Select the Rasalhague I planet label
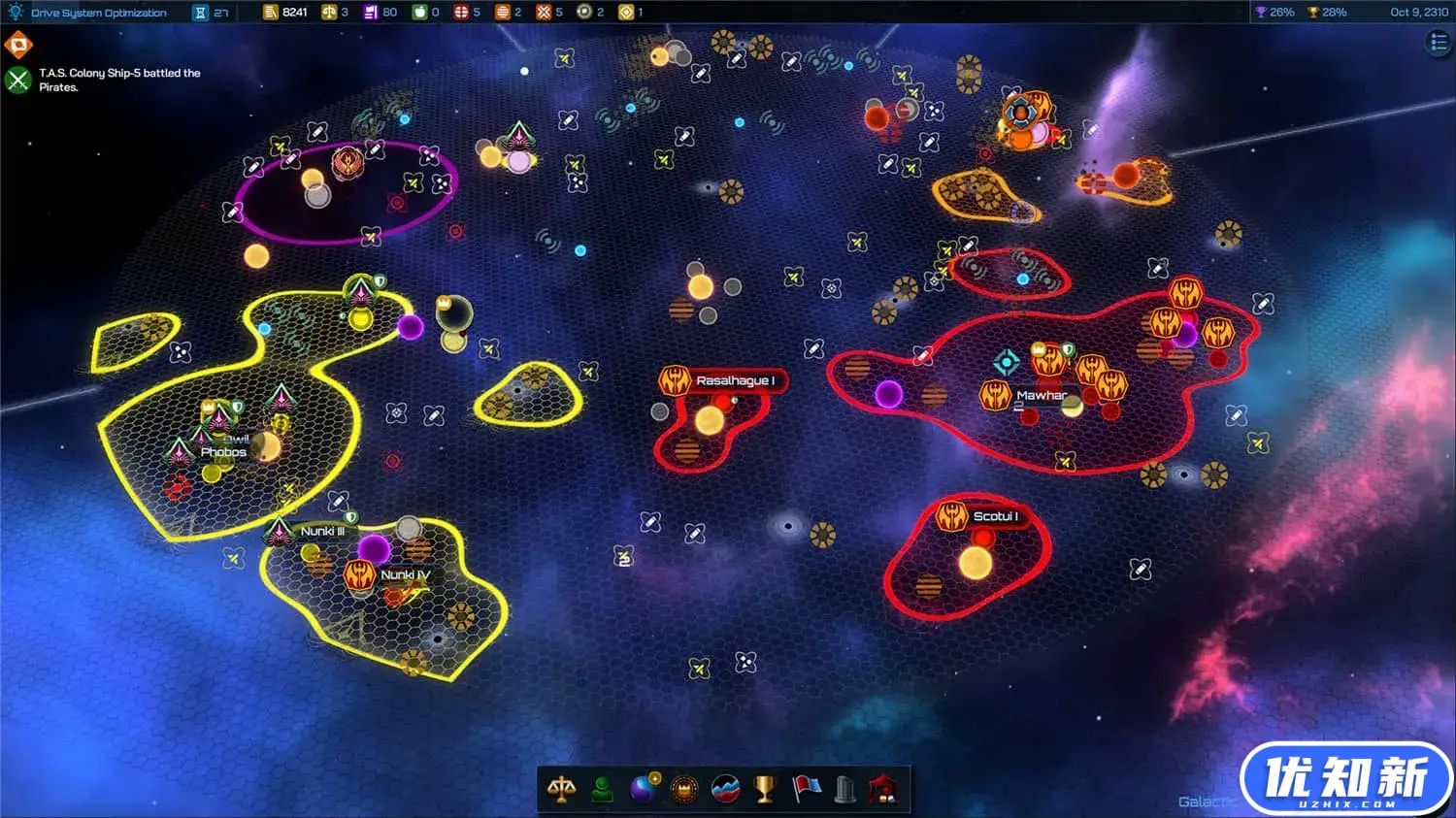The image size is (1456, 818). pyautogui.click(x=735, y=381)
